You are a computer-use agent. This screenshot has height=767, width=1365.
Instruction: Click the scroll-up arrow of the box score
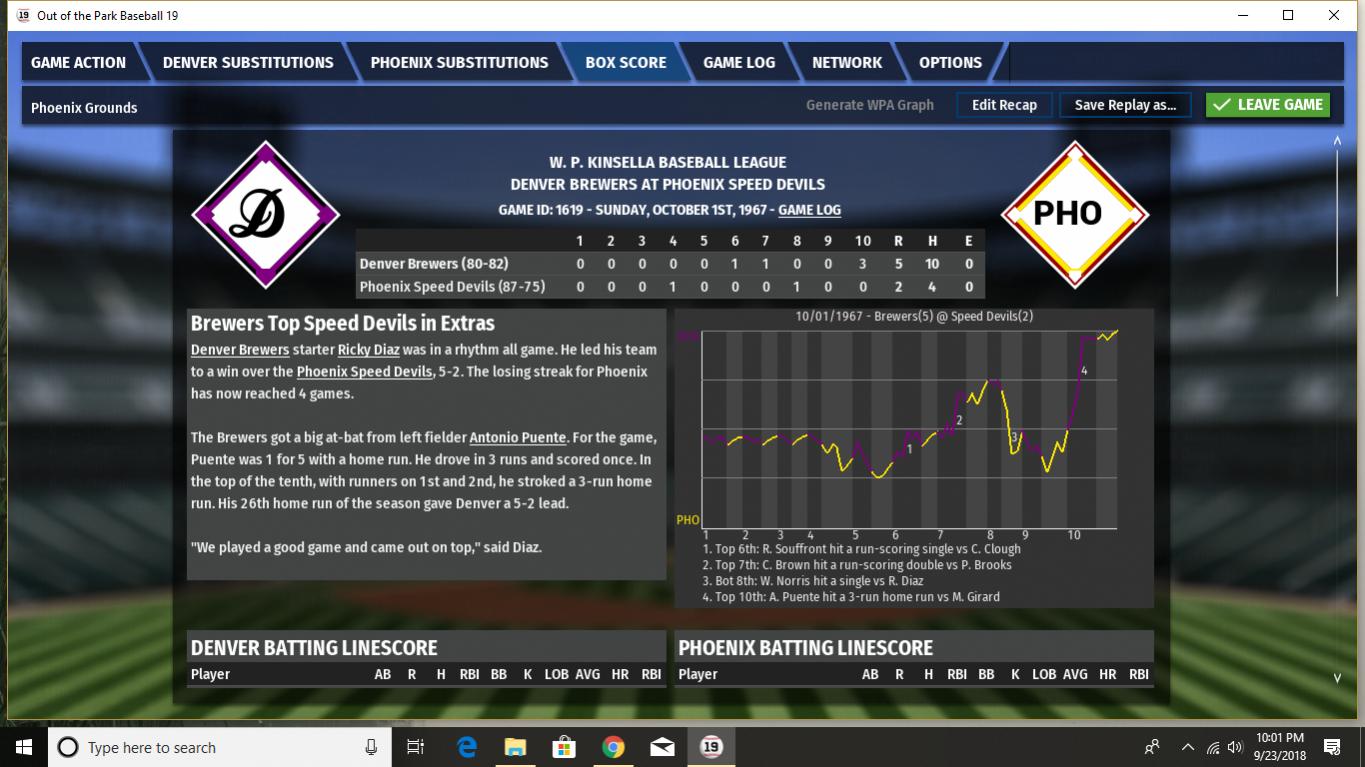tap(1337, 141)
